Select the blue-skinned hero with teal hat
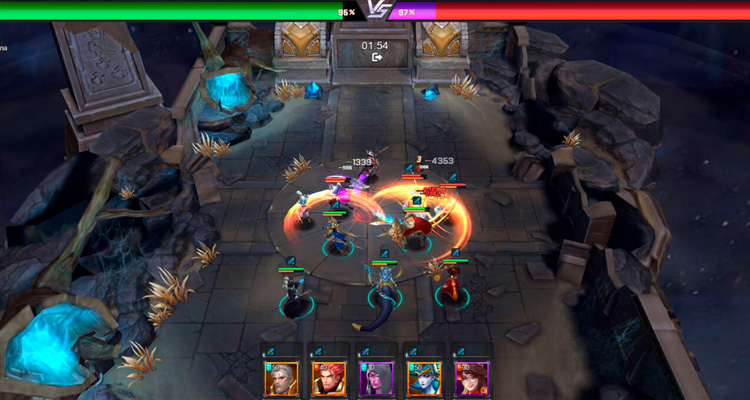This screenshot has height=400, width=750. click(424, 378)
